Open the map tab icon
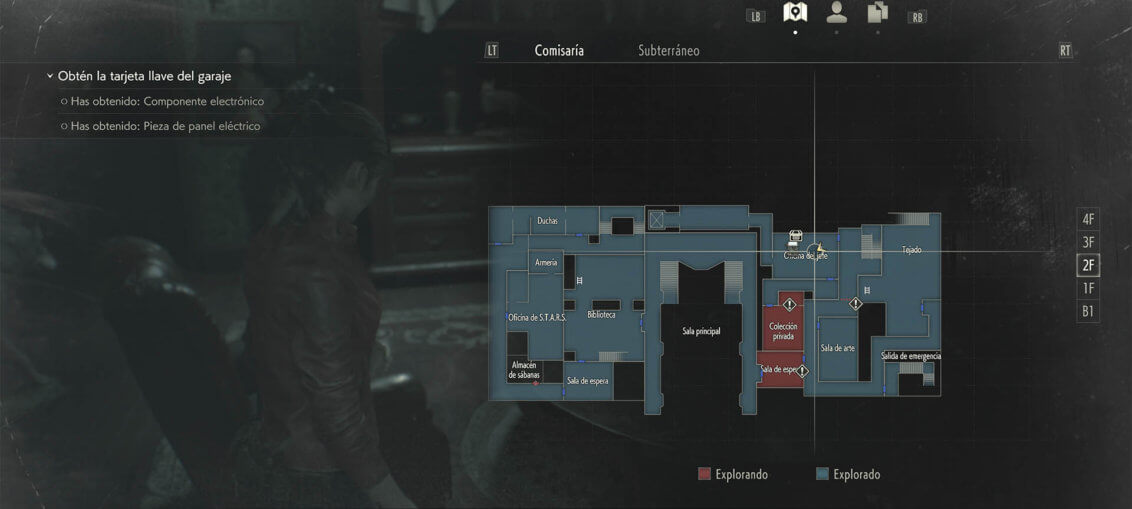Image resolution: width=1132 pixels, height=509 pixels. 795,13
